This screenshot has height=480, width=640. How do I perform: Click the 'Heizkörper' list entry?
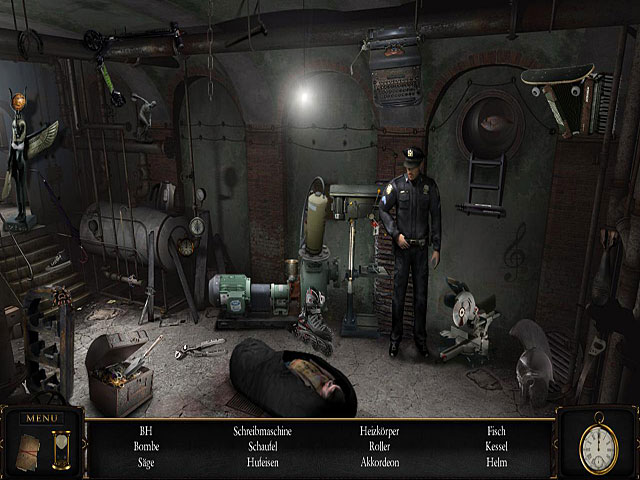coord(380,431)
